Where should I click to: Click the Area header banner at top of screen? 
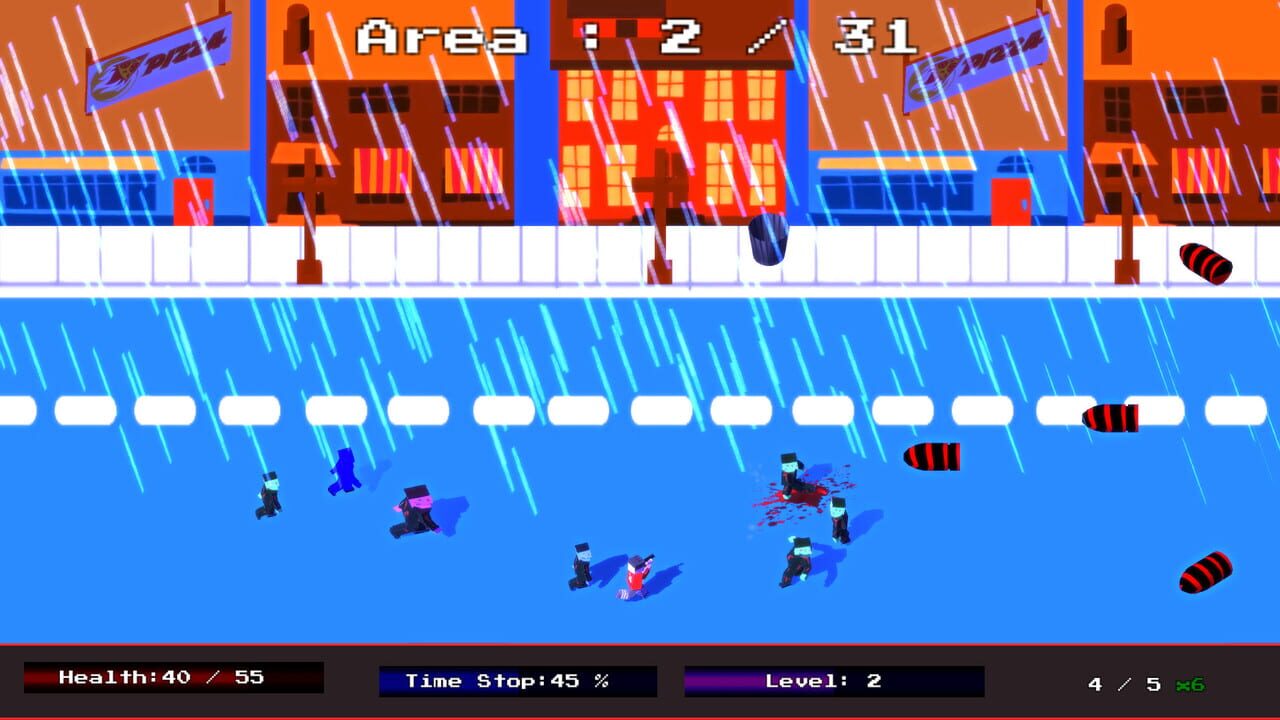(x=640, y=35)
